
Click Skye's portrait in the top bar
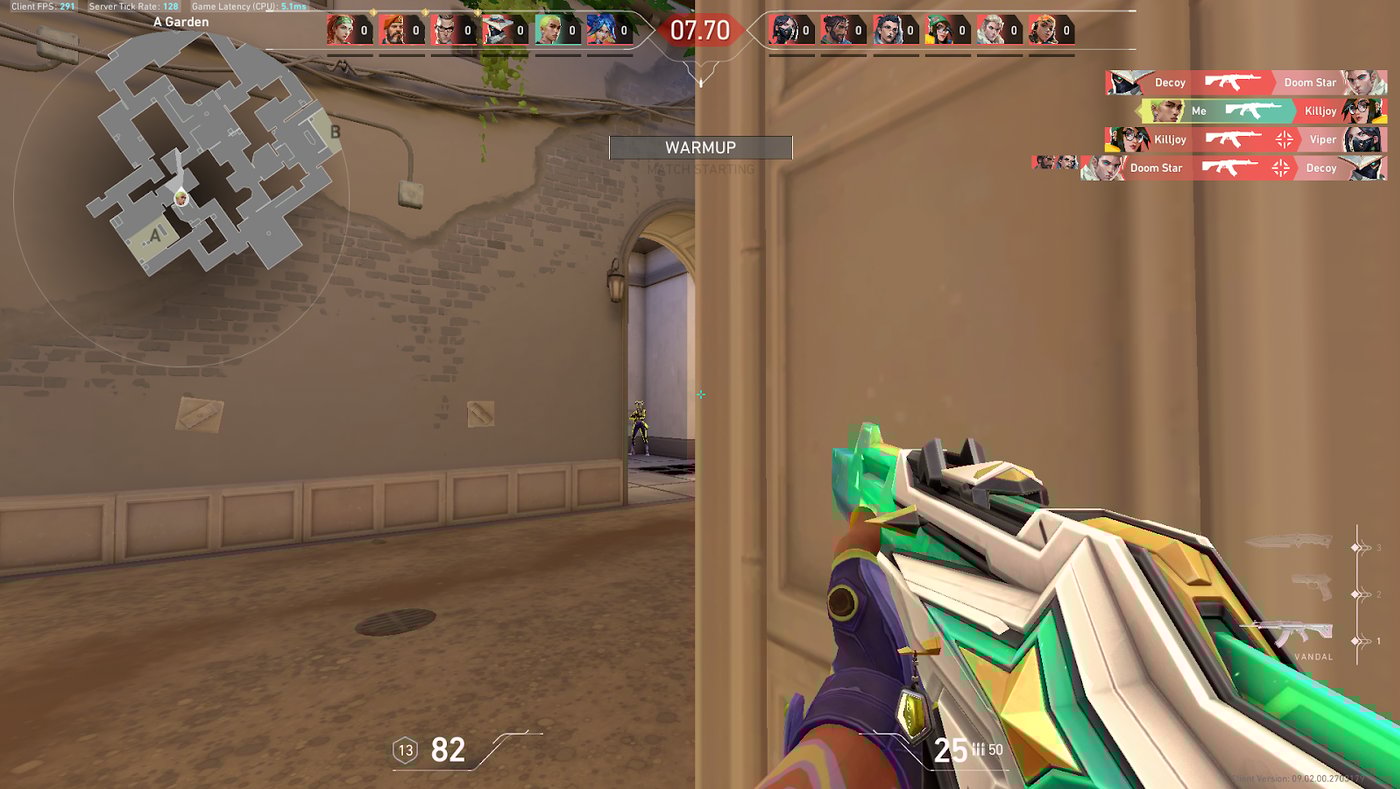point(341,30)
